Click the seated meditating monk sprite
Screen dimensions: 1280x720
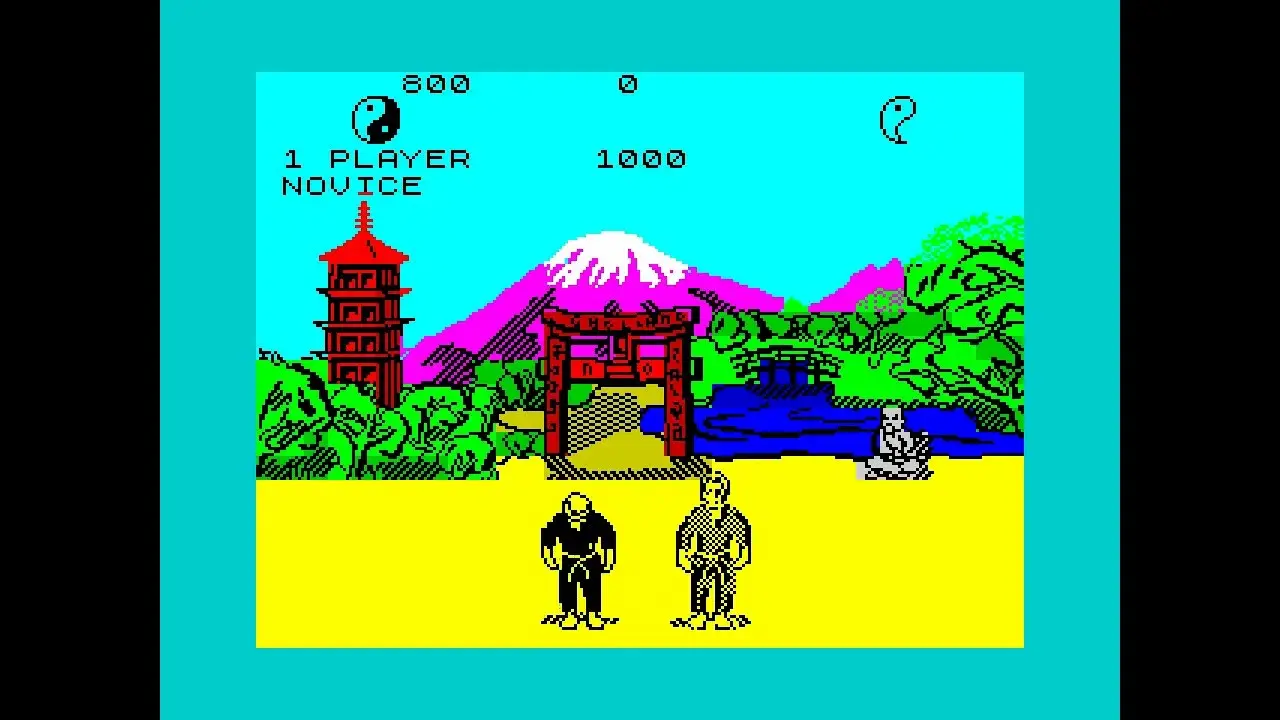(893, 440)
